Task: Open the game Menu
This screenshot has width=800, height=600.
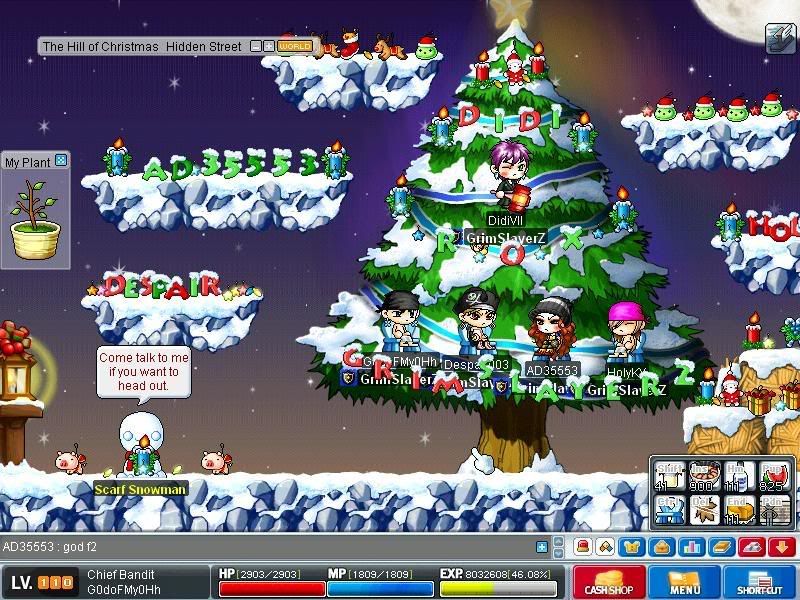Action: point(684,581)
